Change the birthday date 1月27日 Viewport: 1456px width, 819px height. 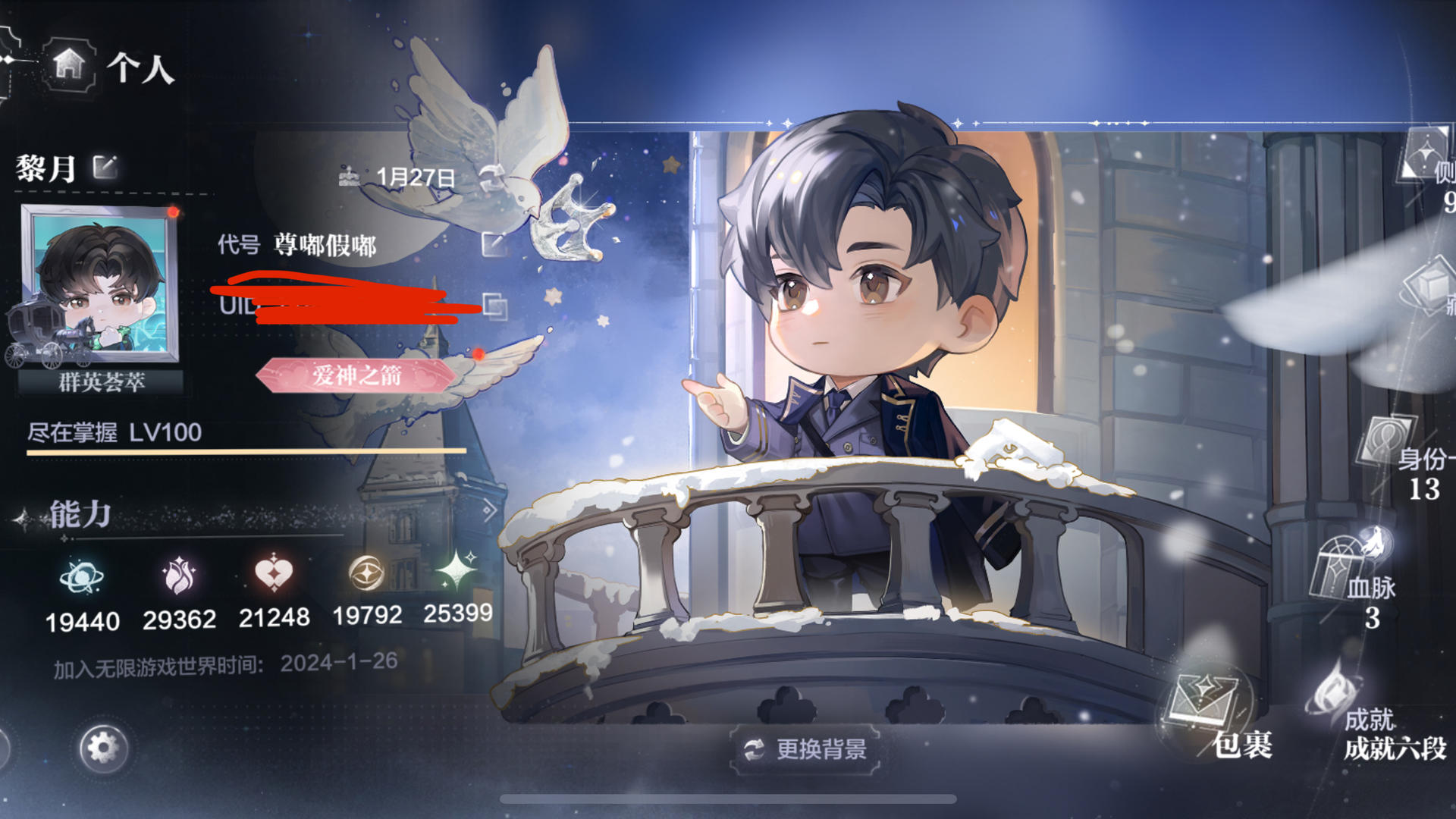tap(490, 176)
